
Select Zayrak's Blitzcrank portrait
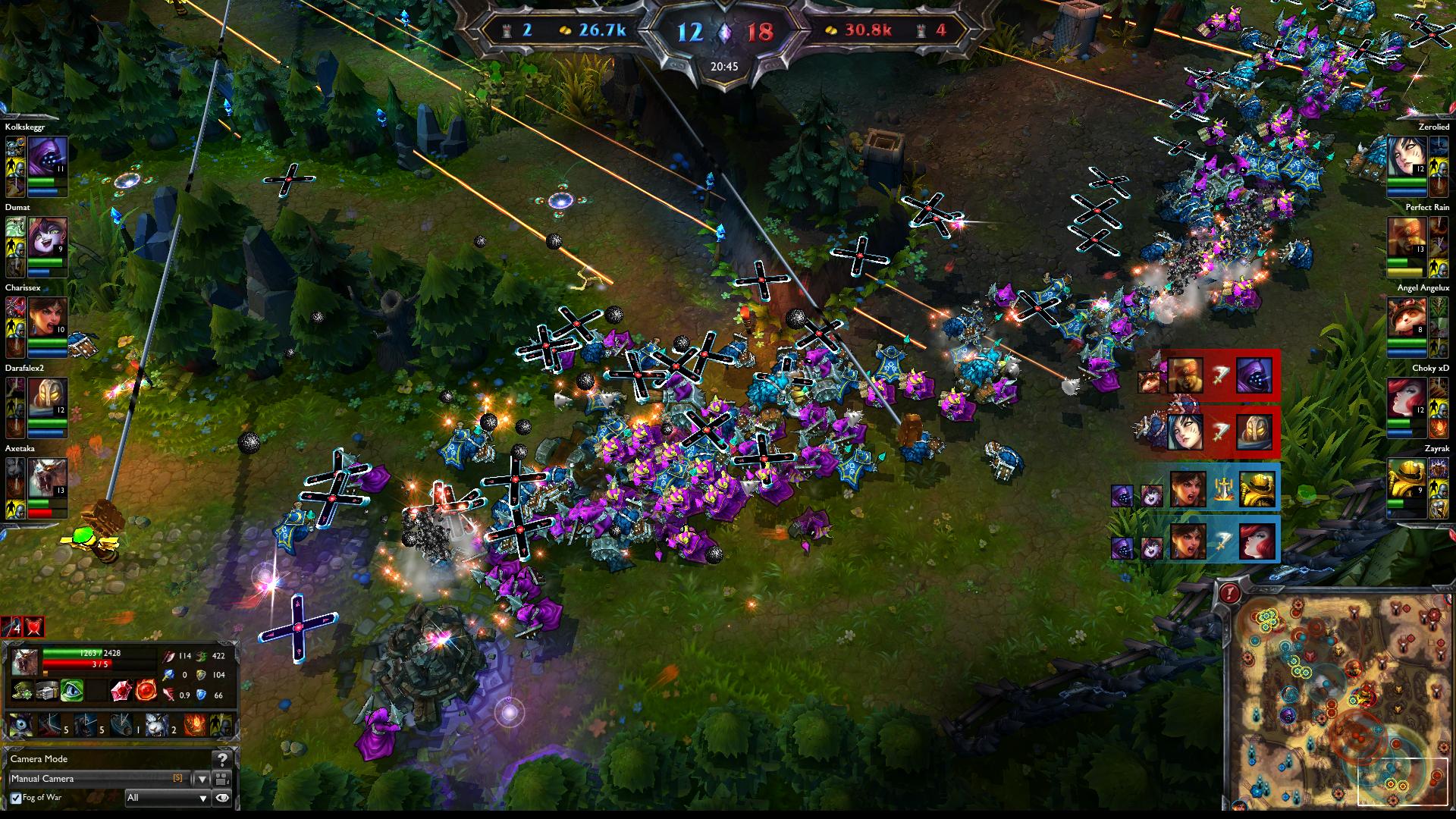click(1407, 479)
